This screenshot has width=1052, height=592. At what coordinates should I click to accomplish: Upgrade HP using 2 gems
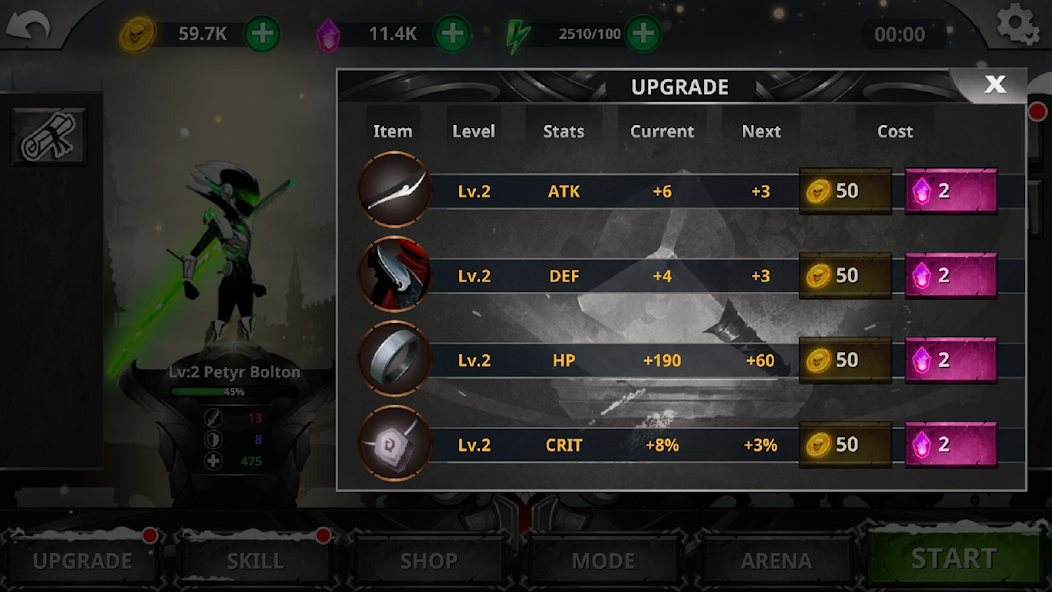coord(950,360)
